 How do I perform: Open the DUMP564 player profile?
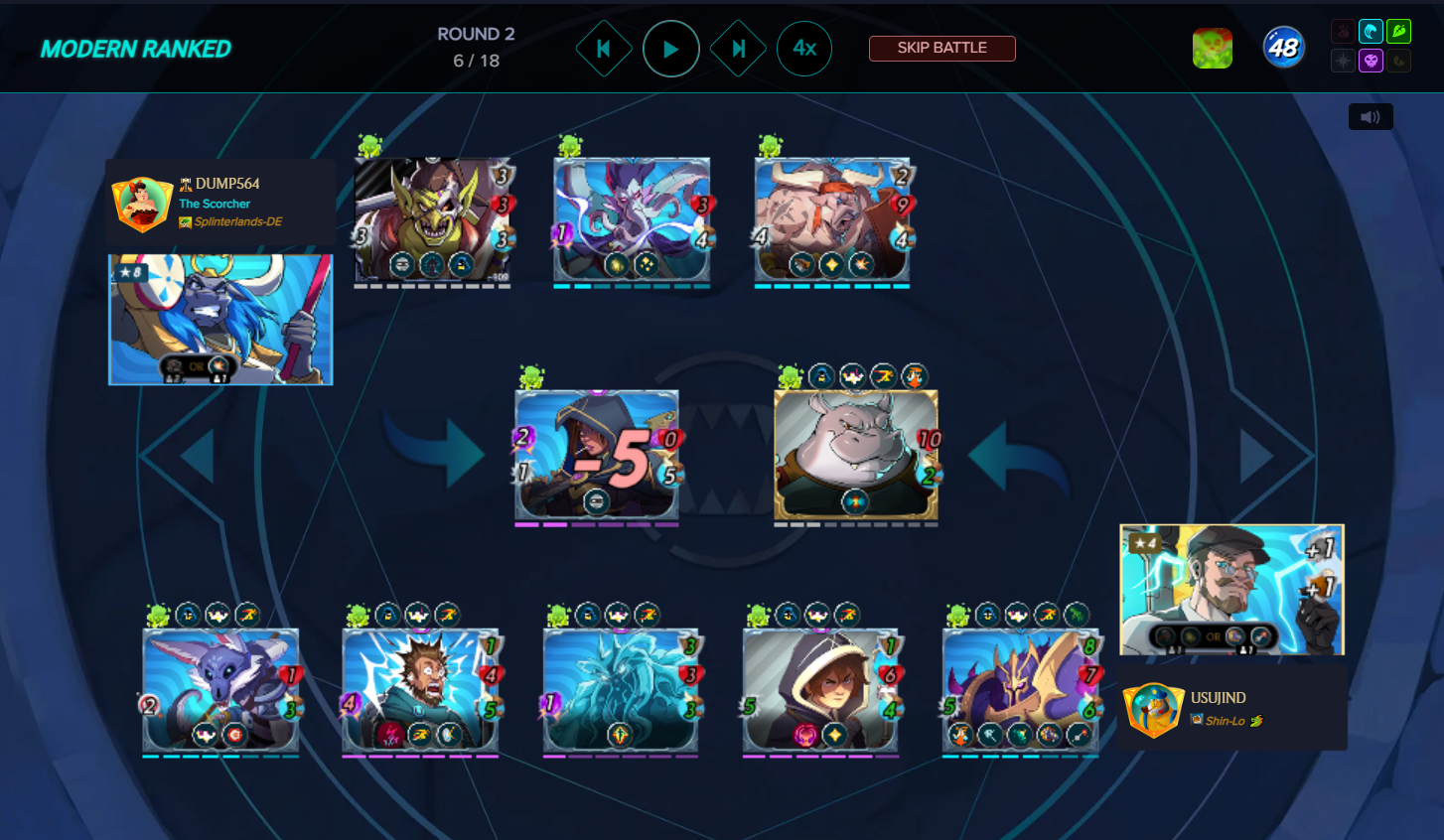pos(227,184)
